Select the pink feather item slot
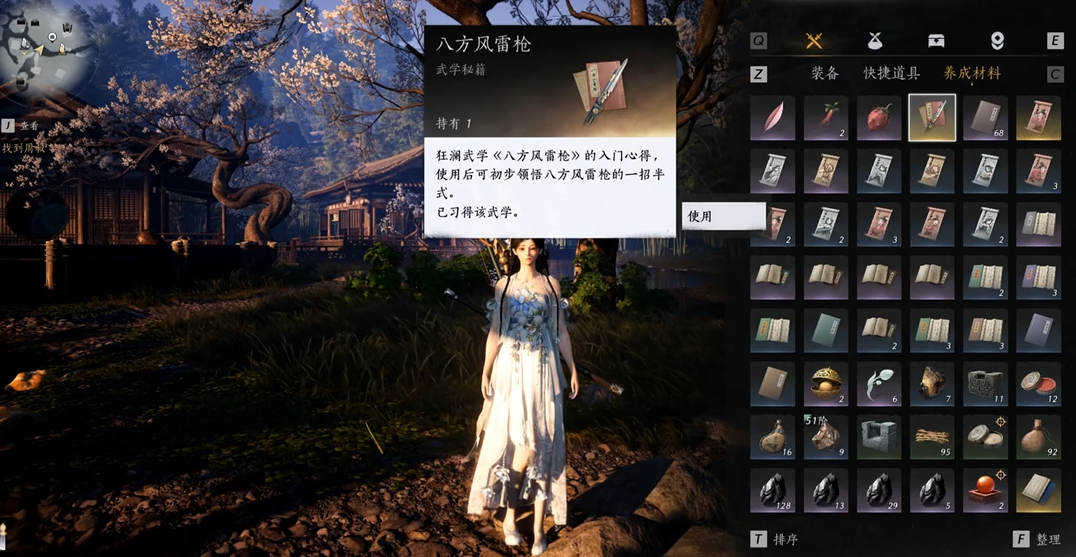Image resolution: width=1076 pixels, height=557 pixels. 773,118
